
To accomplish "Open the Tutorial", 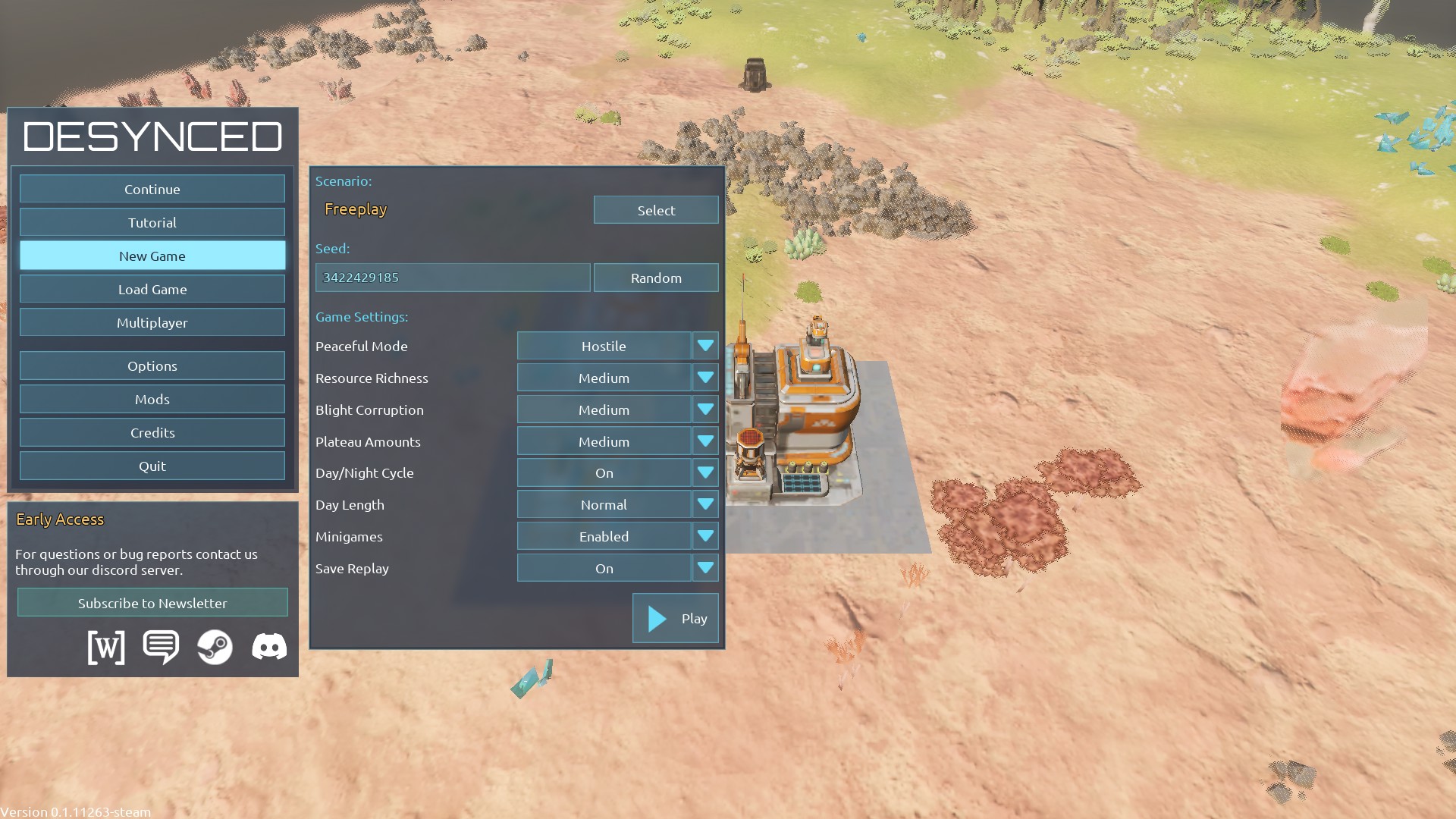I will point(152,222).
